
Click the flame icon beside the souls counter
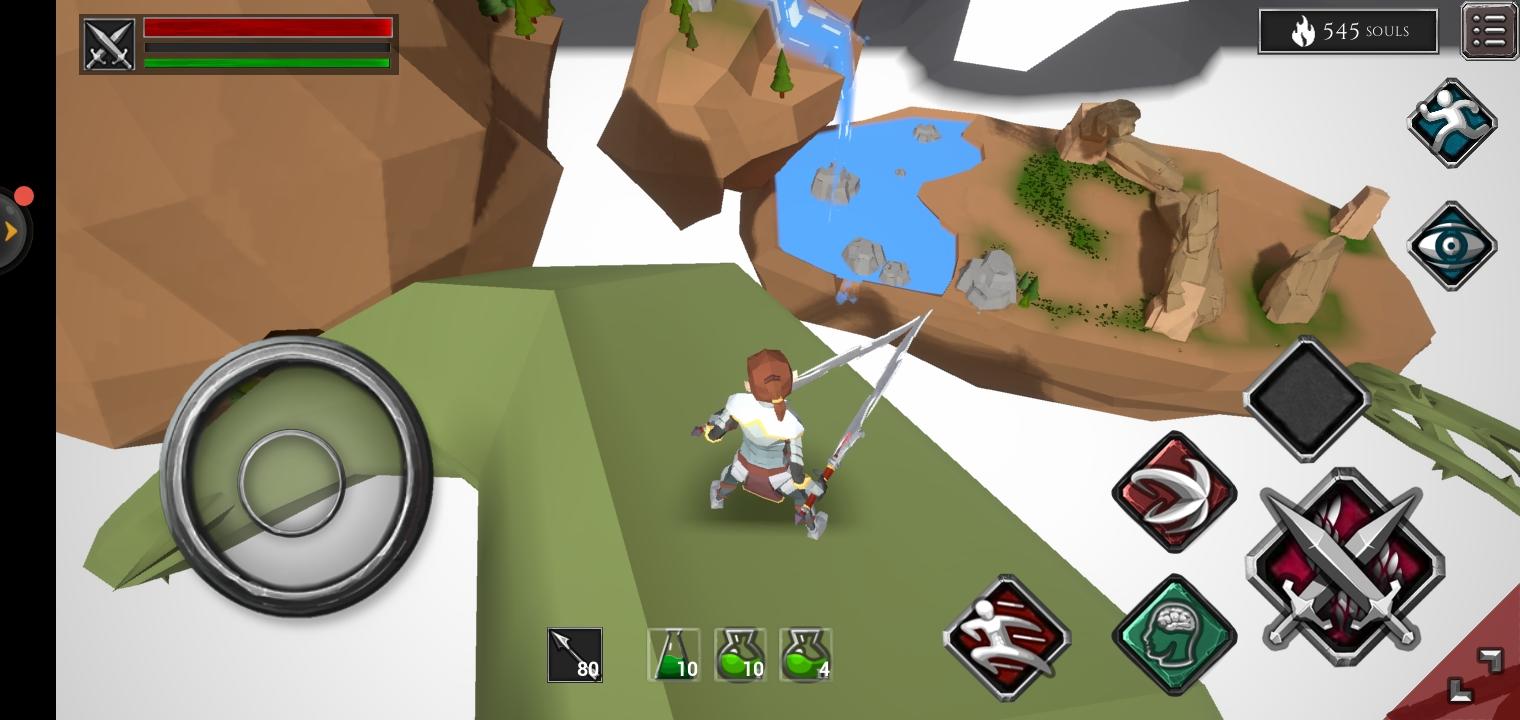coord(1302,31)
